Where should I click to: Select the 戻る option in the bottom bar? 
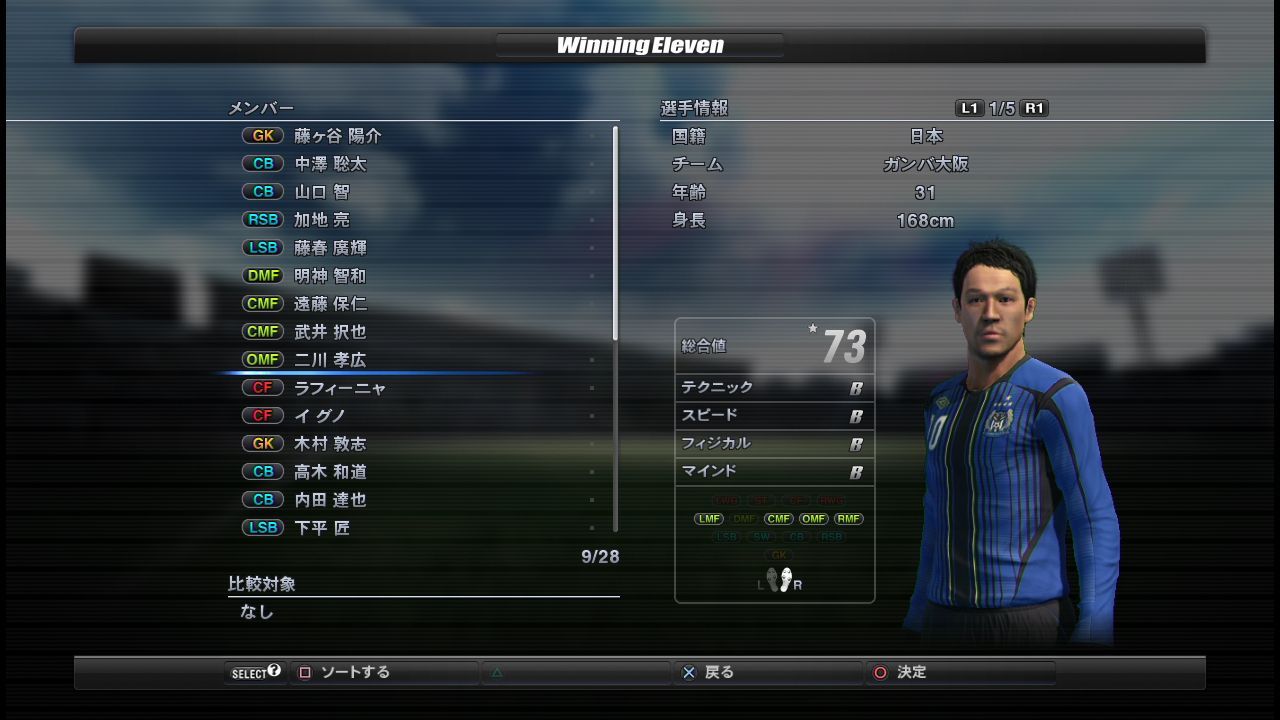coord(720,672)
